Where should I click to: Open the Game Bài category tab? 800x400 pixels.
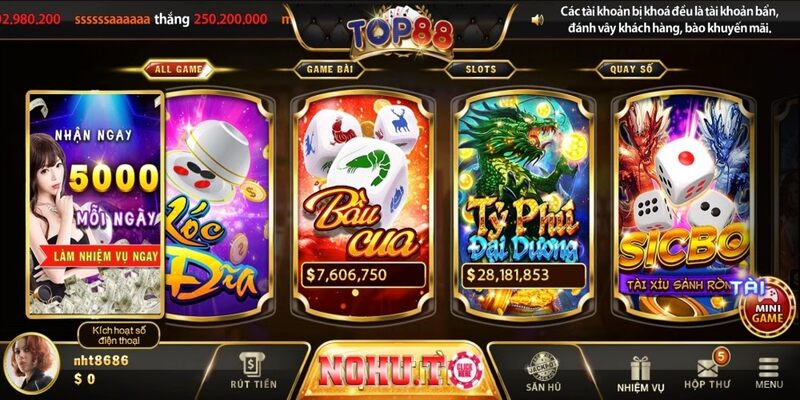click(x=327, y=69)
